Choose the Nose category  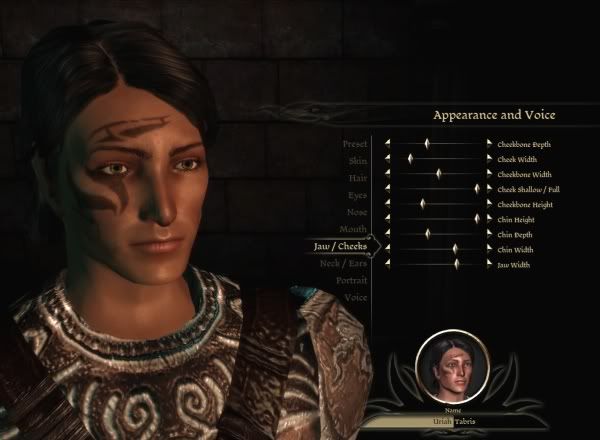[x=356, y=211]
